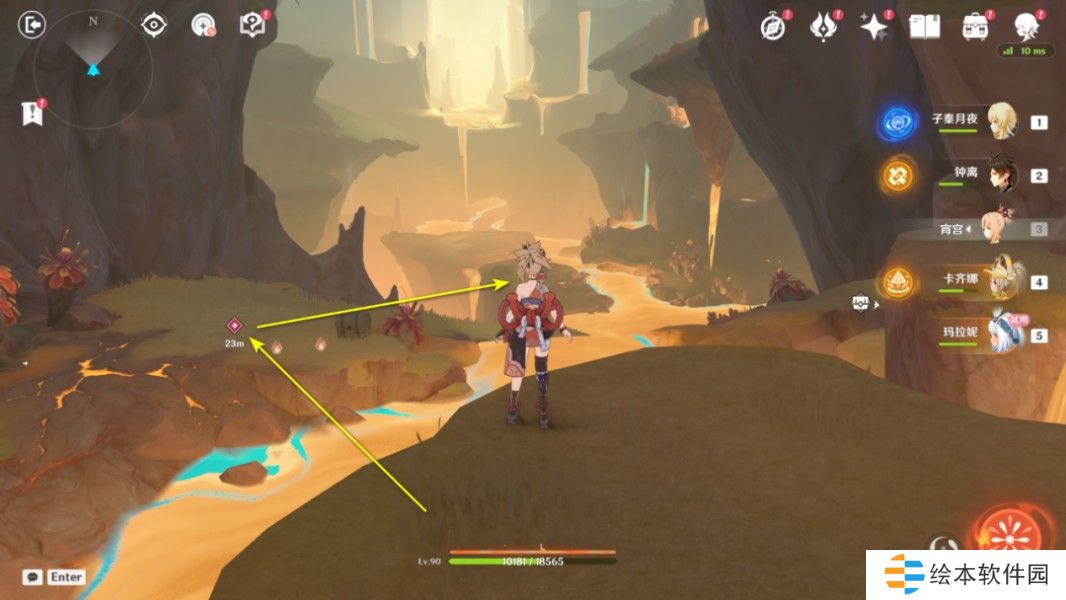This screenshot has width=1066, height=600.
Task: Open the quest book icon
Action: click(x=251, y=24)
